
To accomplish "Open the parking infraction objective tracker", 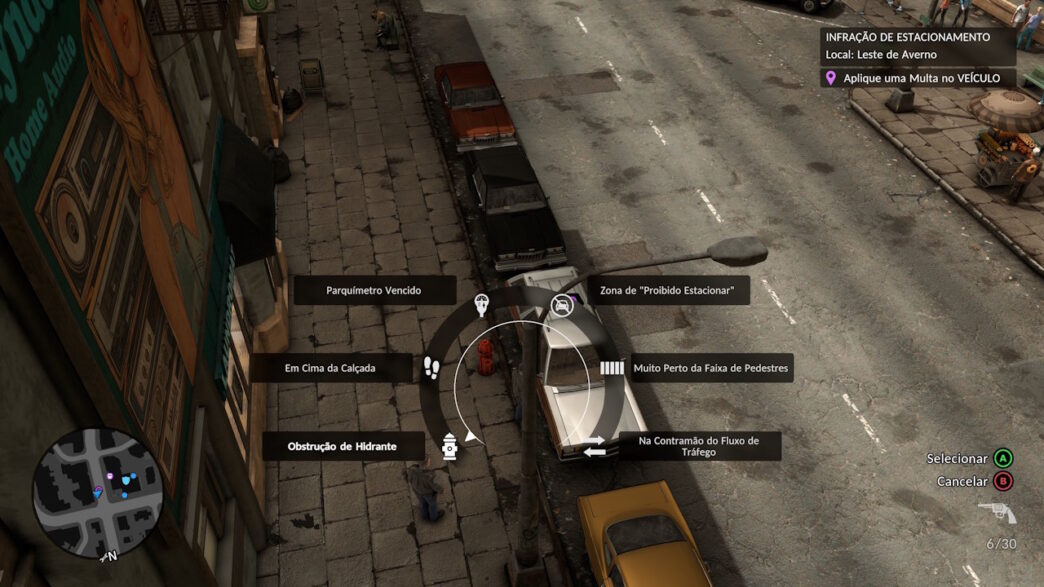I will click(x=918, y=56).
